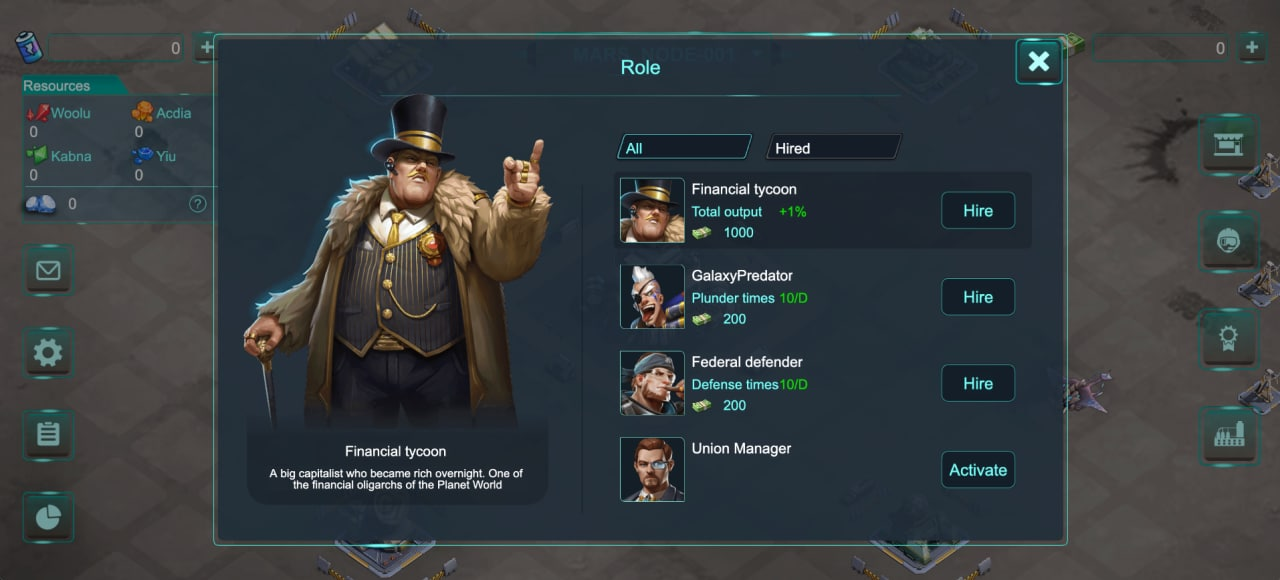Open the pie chart statistics icon
This screenshot has height=580, width=1280.
pyautogui.click(x=48, y=516)
